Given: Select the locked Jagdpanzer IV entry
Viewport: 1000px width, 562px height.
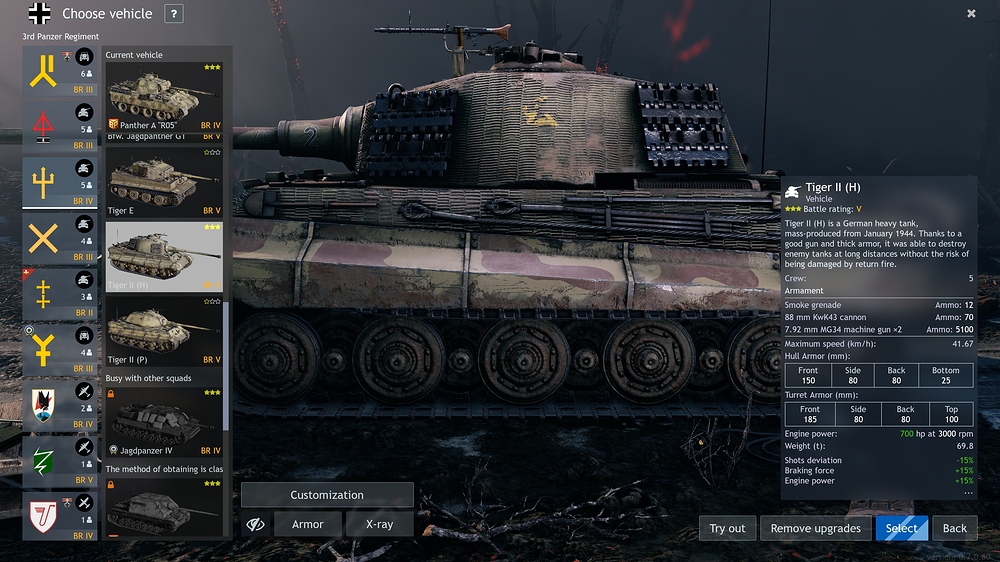Looking at the screenshot, I should coord(165,422).
